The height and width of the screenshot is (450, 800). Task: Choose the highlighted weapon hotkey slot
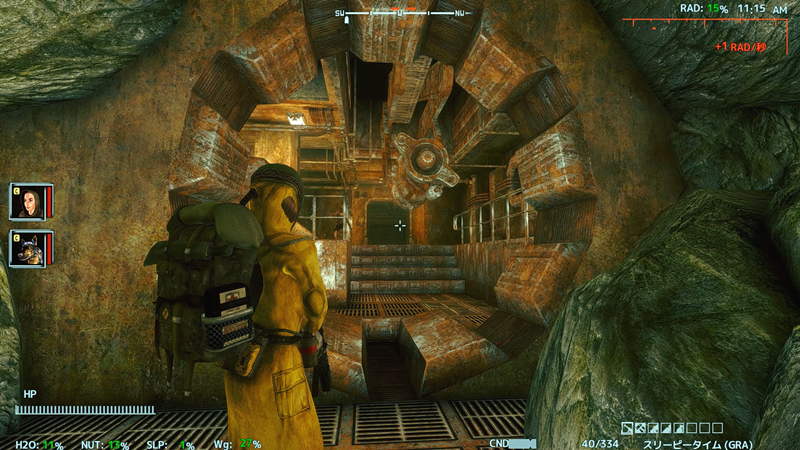627,428
